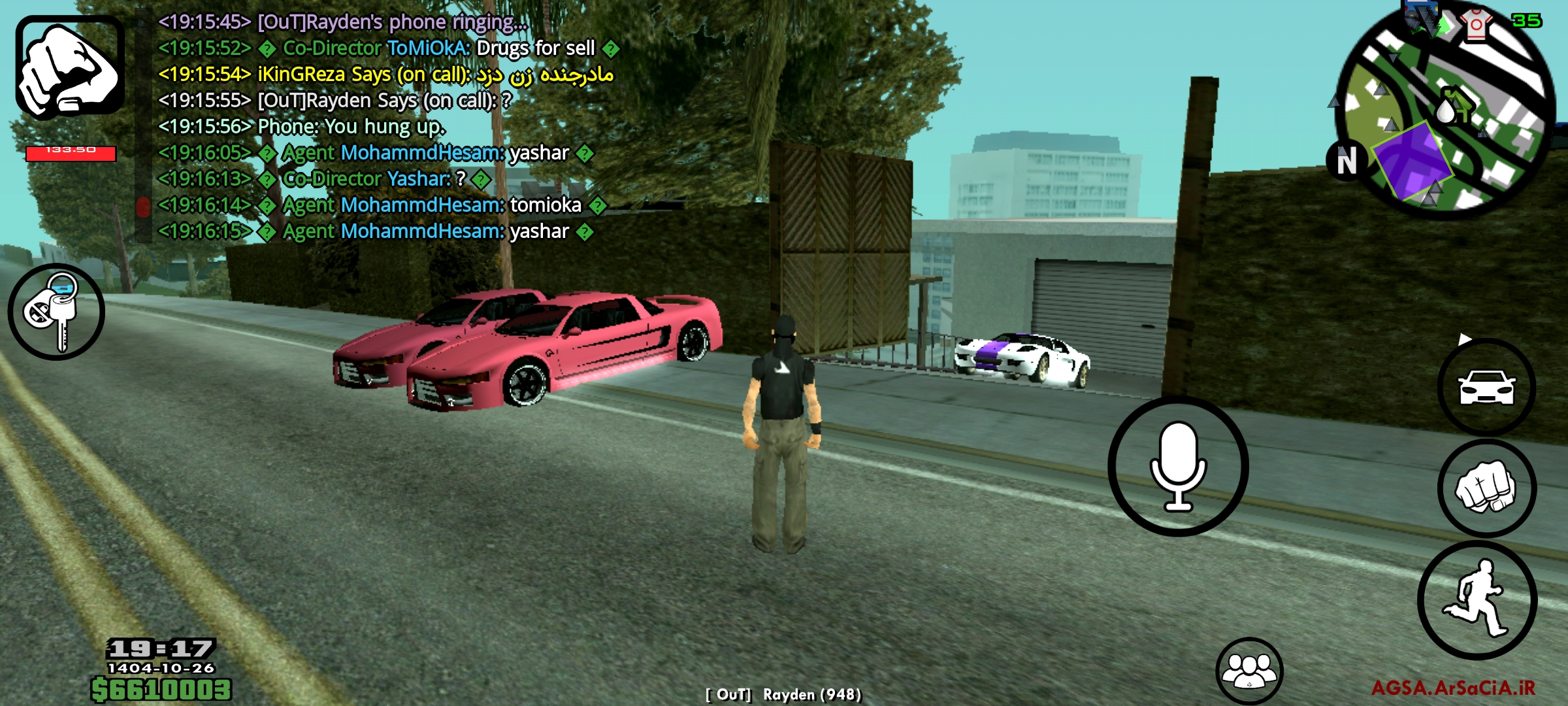The height and width of the screenshot is (706, 1568).
Task: Open the circular minimap radar
Action: pyautogui.click(x=1445, y=118)
